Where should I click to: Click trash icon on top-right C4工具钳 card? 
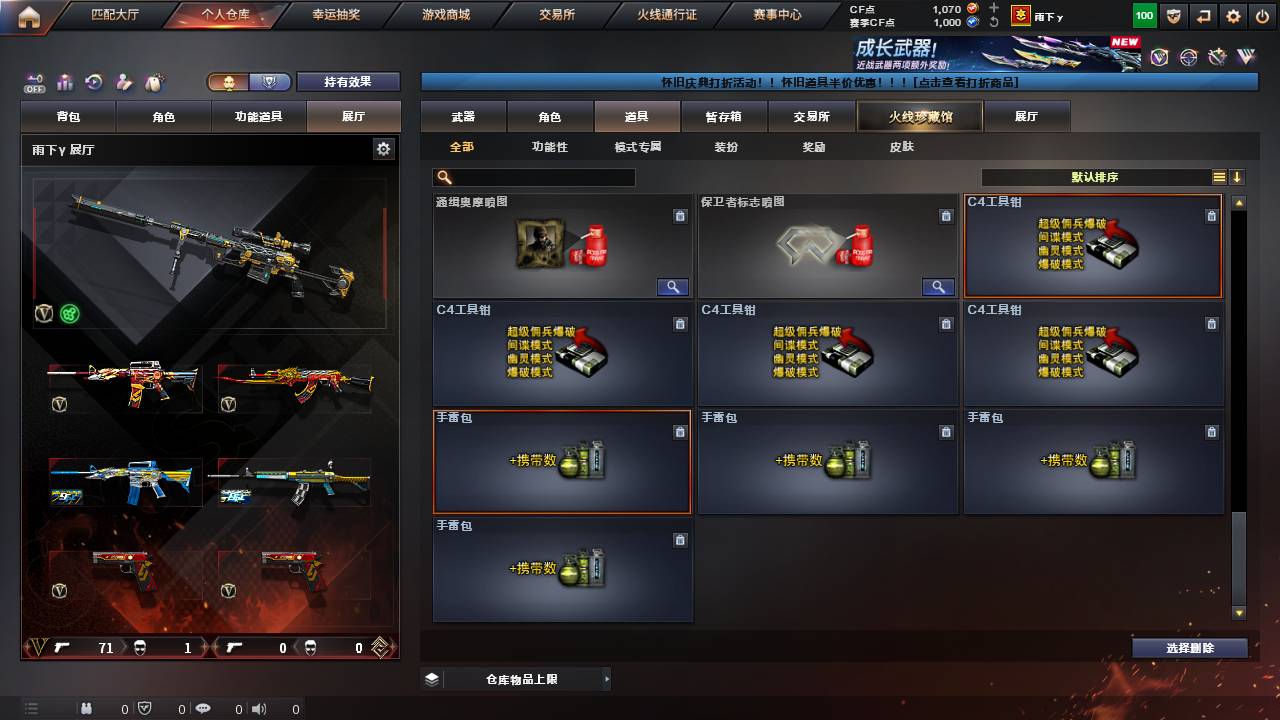[1212, 216]
